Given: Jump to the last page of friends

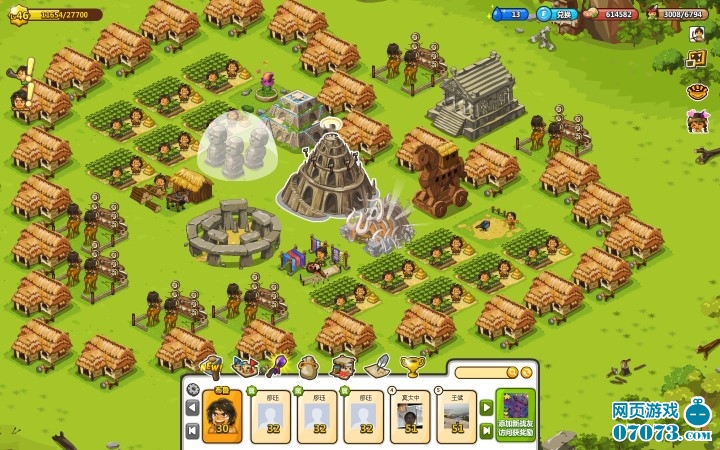Looking at the screenshot, I should 487,430.
